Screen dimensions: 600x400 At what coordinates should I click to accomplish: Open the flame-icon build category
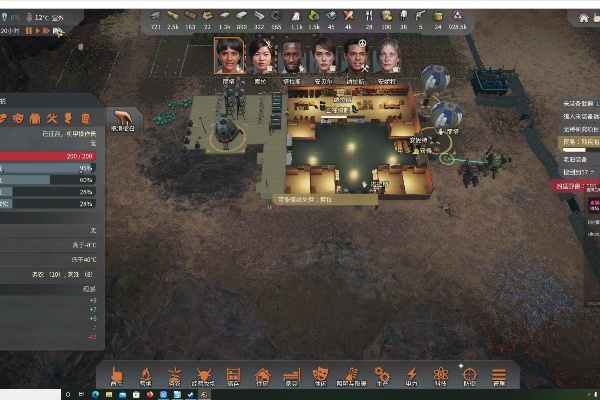tap(146, 374)
